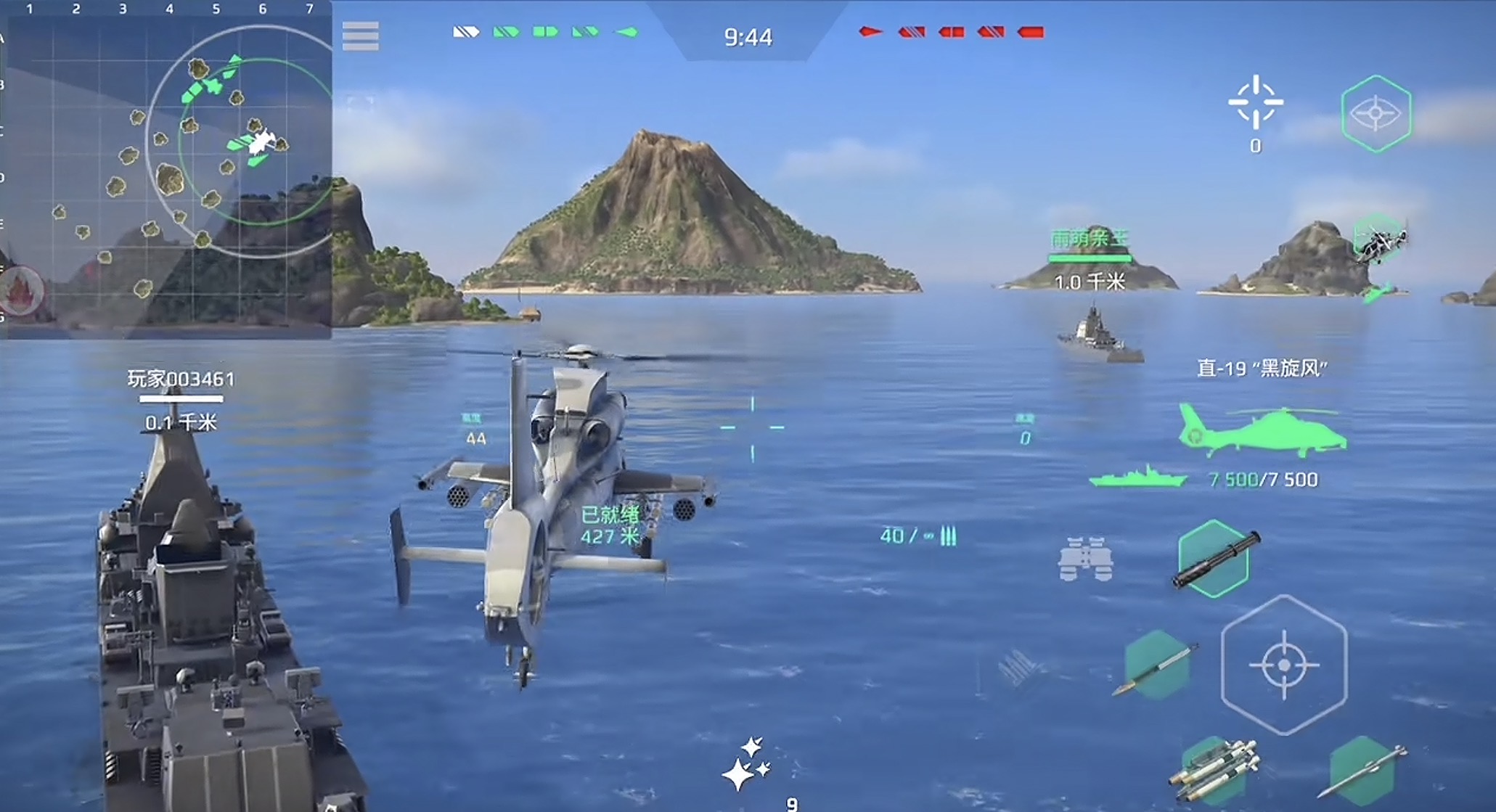1496x812 pixels.
Task: Tap the white target lock crosshair icon
Action: 1255,104
